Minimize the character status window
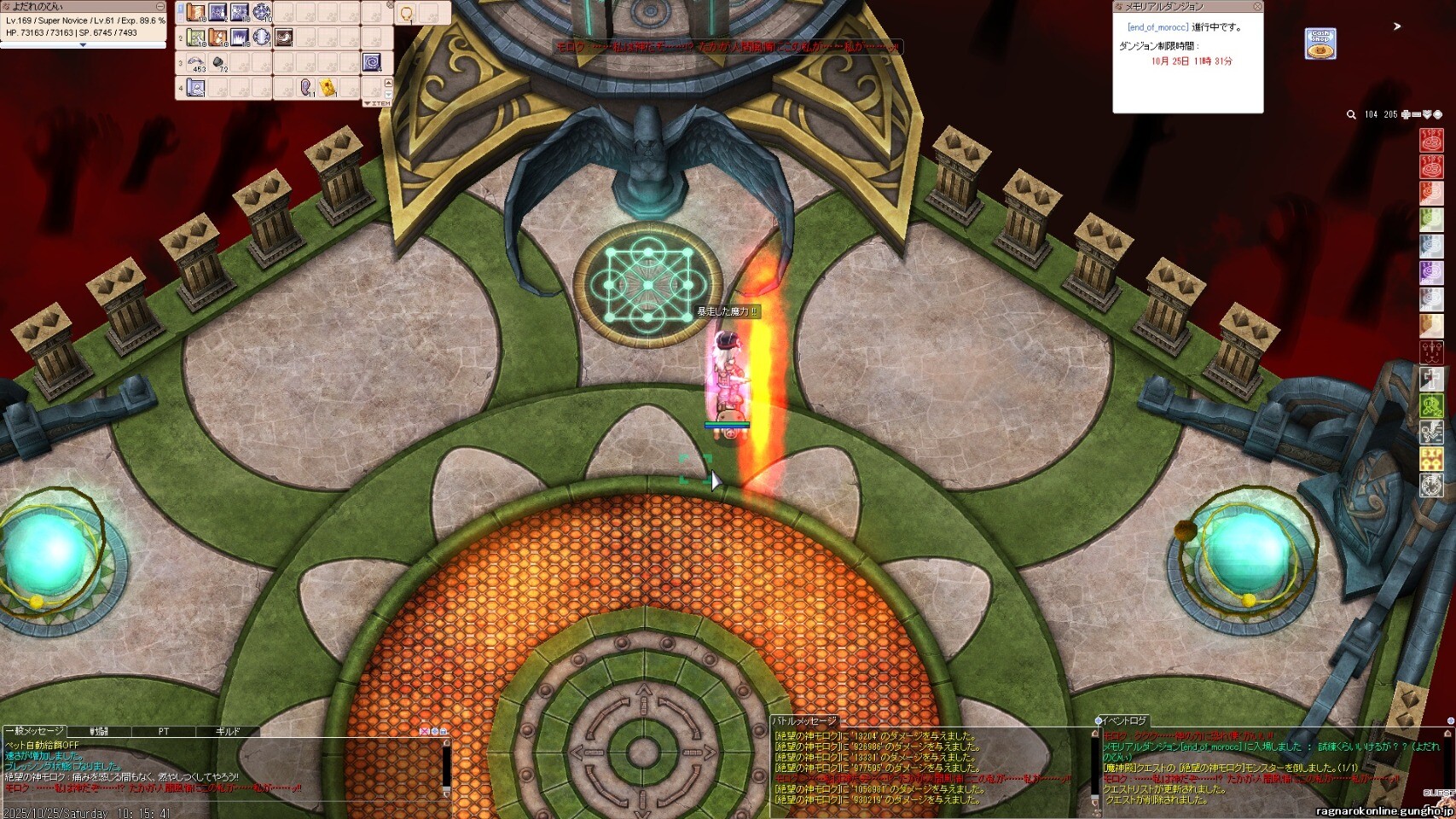Image resolution: width=1456 pixels, height=819 pixels. click(160, 7)
